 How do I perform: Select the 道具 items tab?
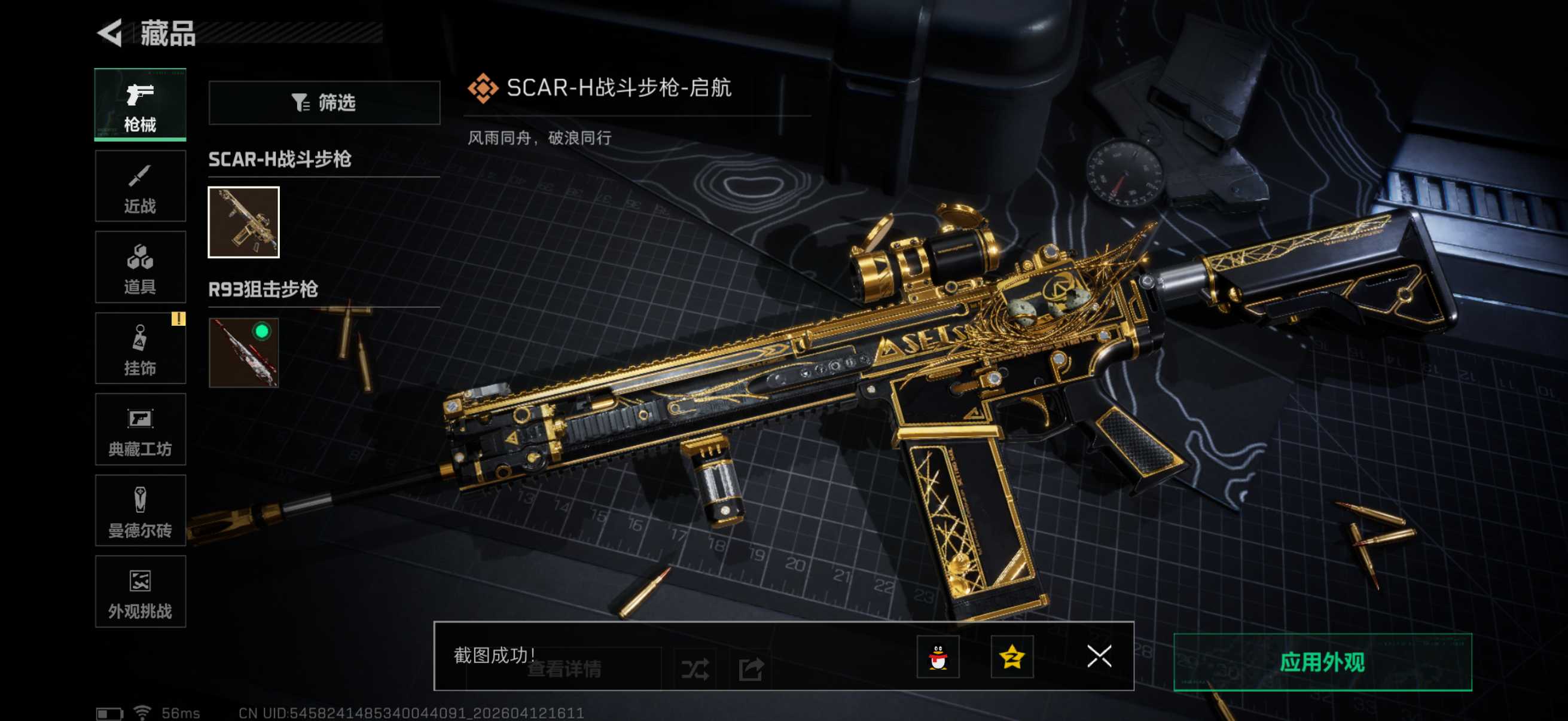pyautogui.click(x=140, y=267)
